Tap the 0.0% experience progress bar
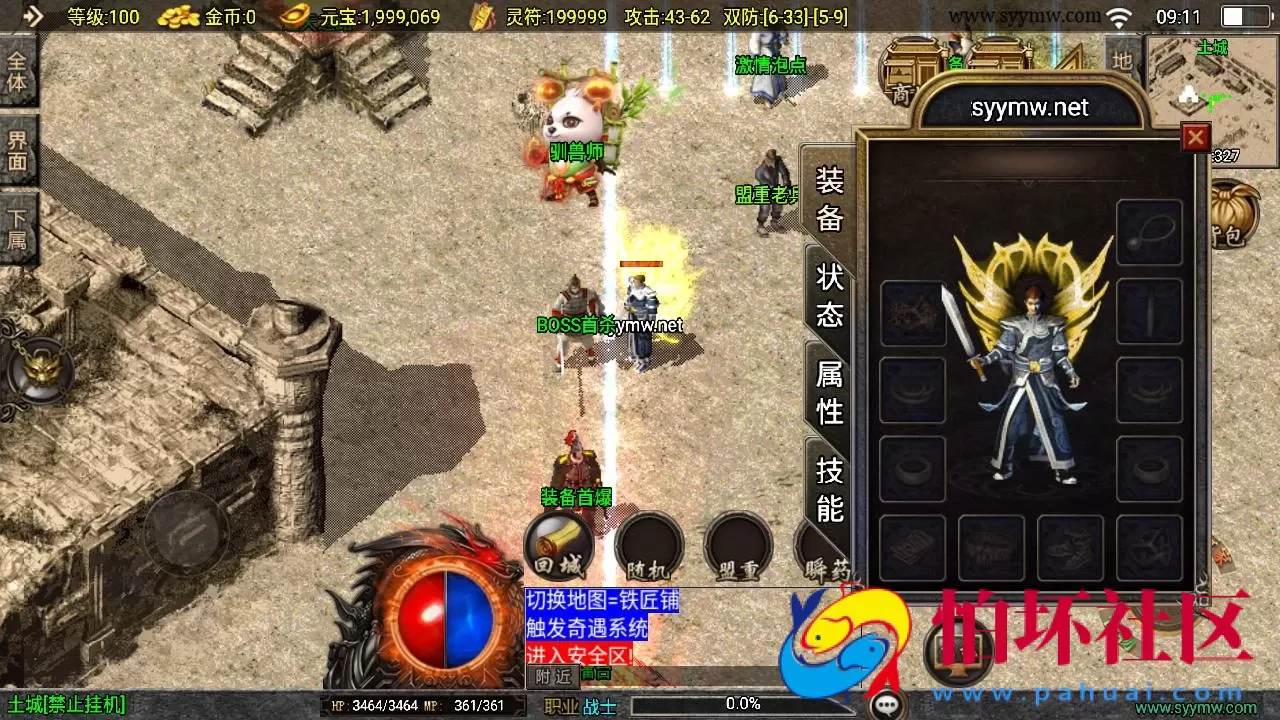1280x720 pixels. [x=740, y=703]
